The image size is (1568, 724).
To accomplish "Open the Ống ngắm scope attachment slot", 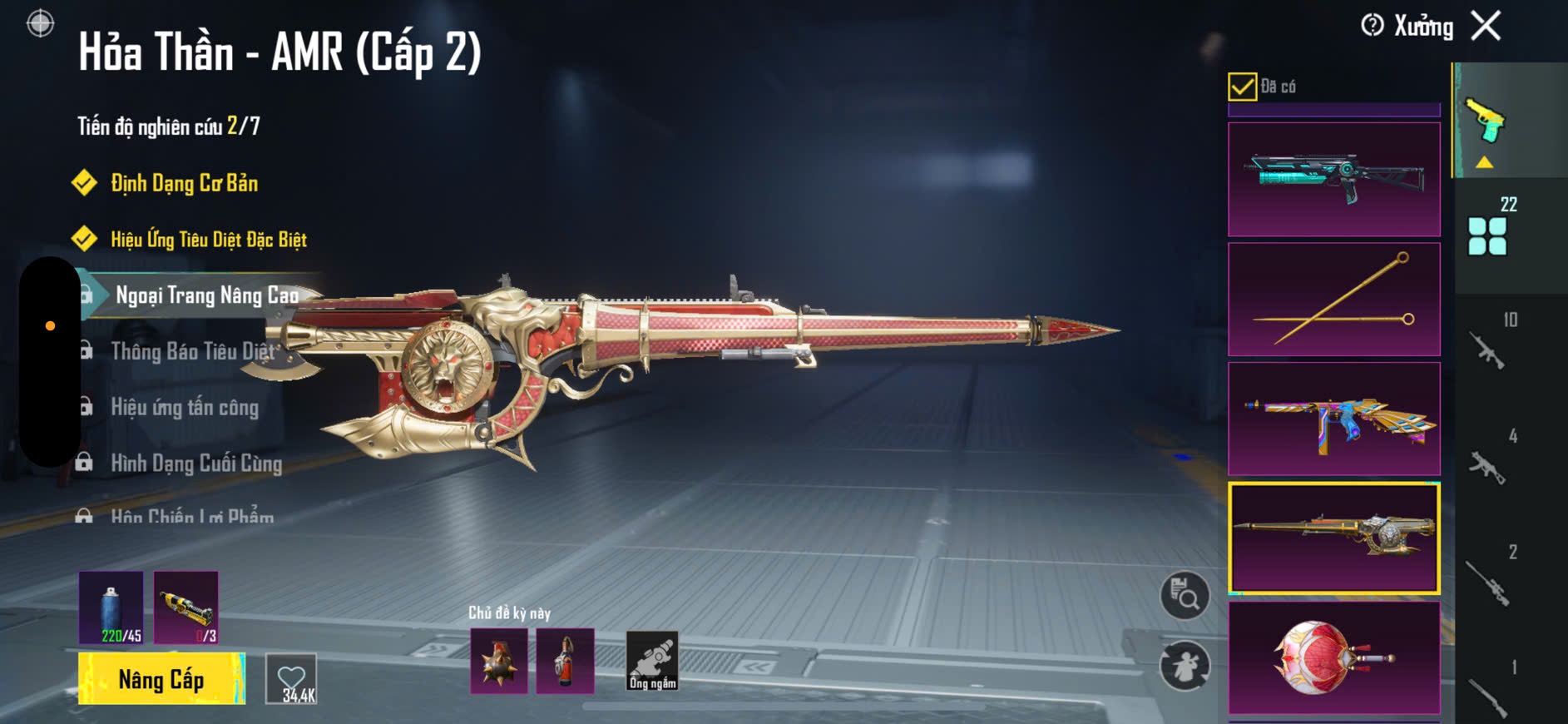I will pyautogui.click(x=652, y=661).
